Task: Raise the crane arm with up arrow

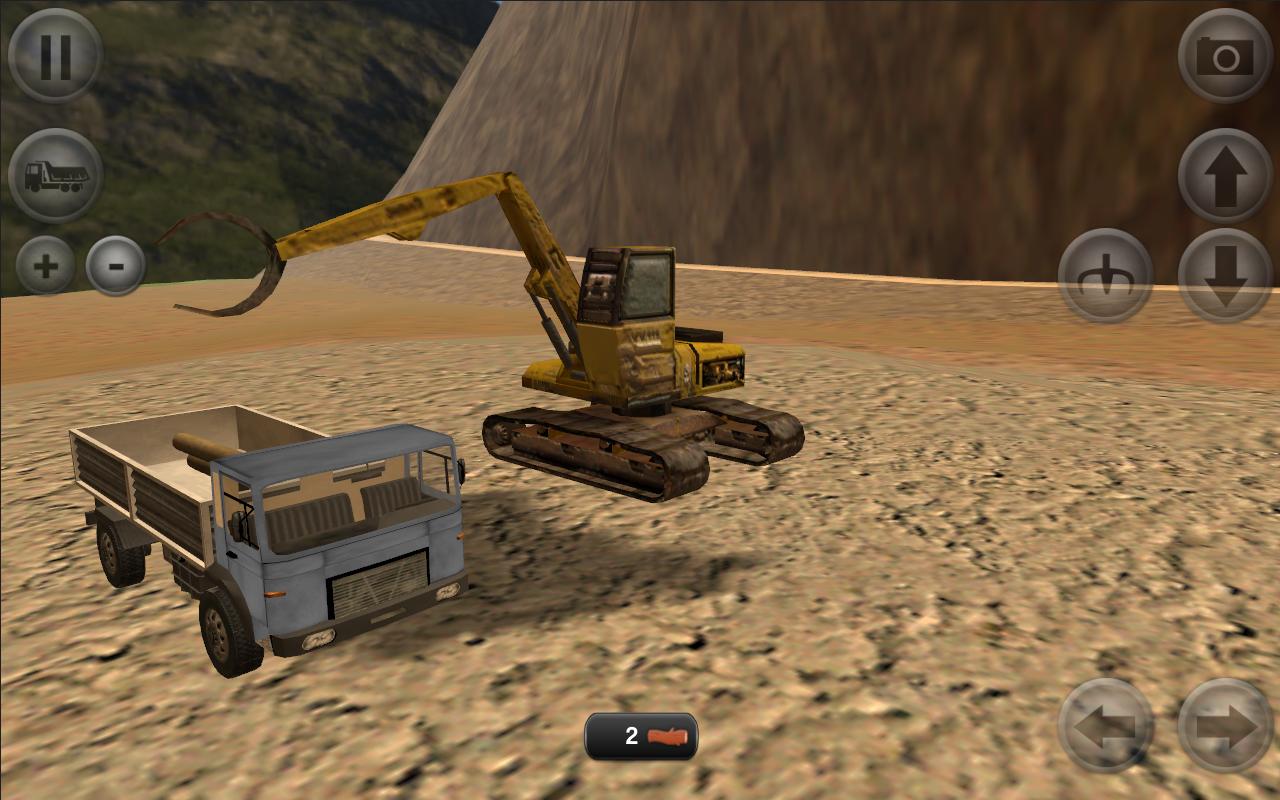Action: tap(1225, 176)
